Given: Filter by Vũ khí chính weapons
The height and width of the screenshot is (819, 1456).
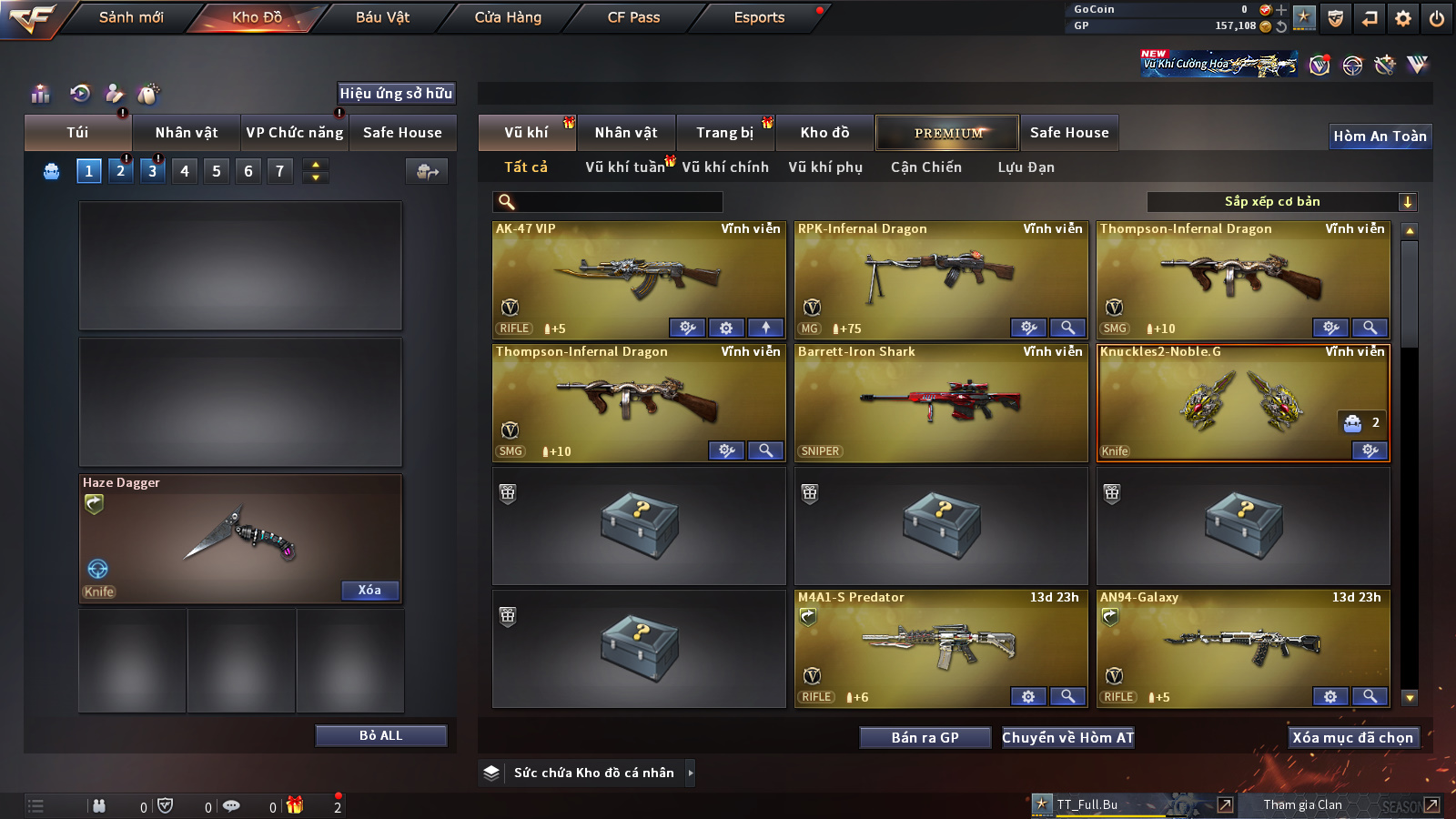Looking at the screenshot, I should (725, 167).
